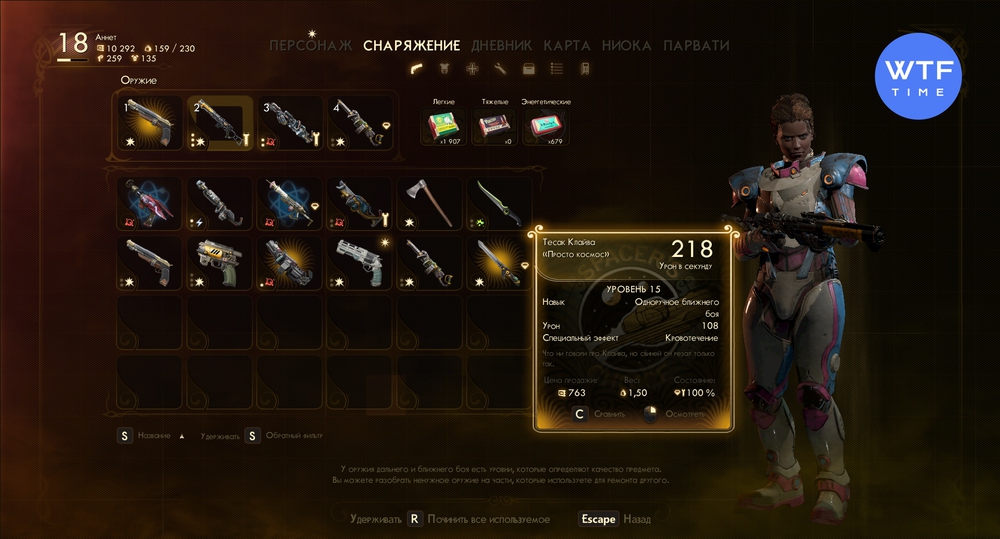The width and height of the screenshot is (1000, 539).
Task: Select equipped weapon slot 1
Action: click(x=151, y=123)
